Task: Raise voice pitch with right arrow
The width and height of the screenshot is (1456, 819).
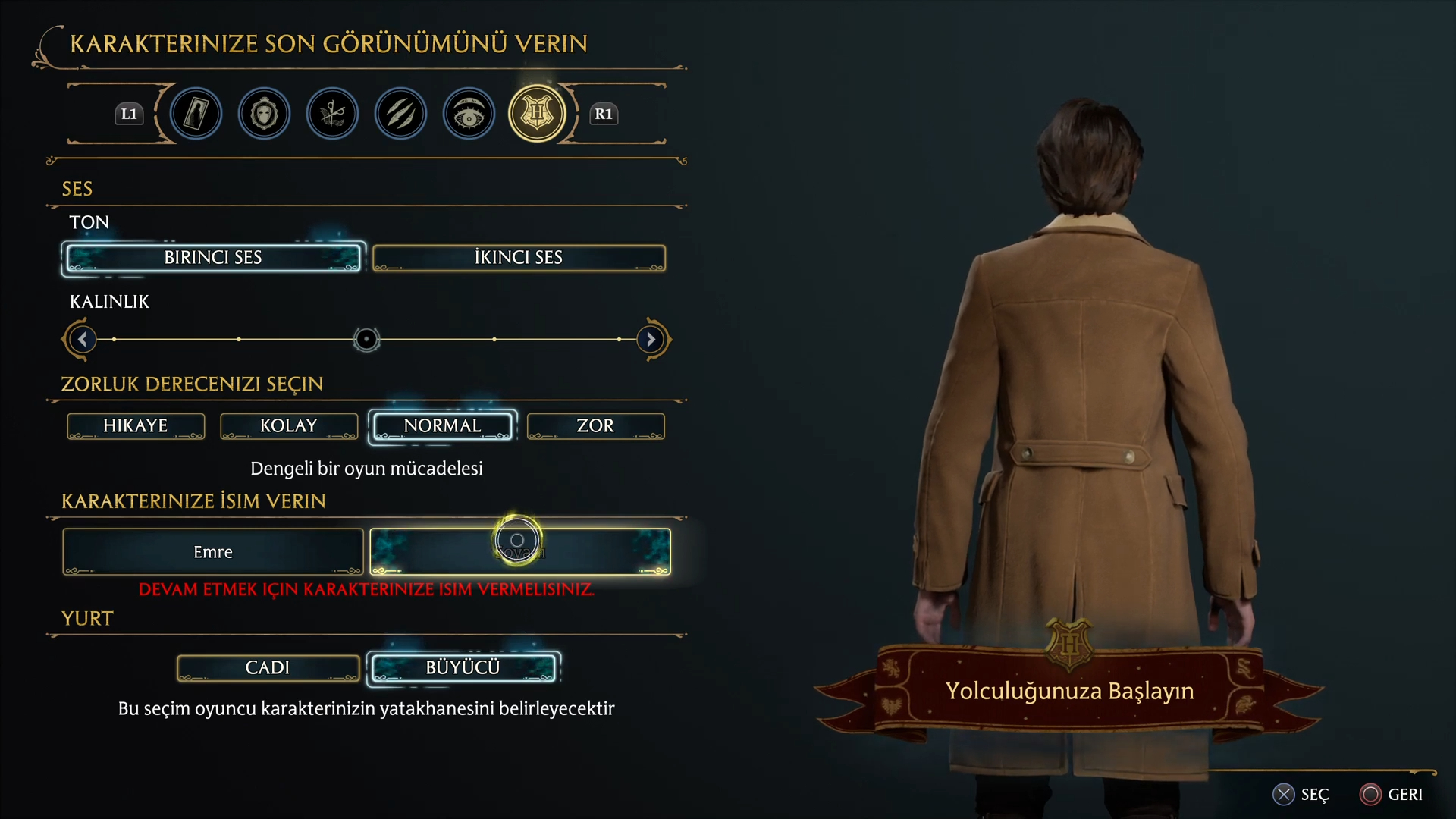Action: [651, 339]
